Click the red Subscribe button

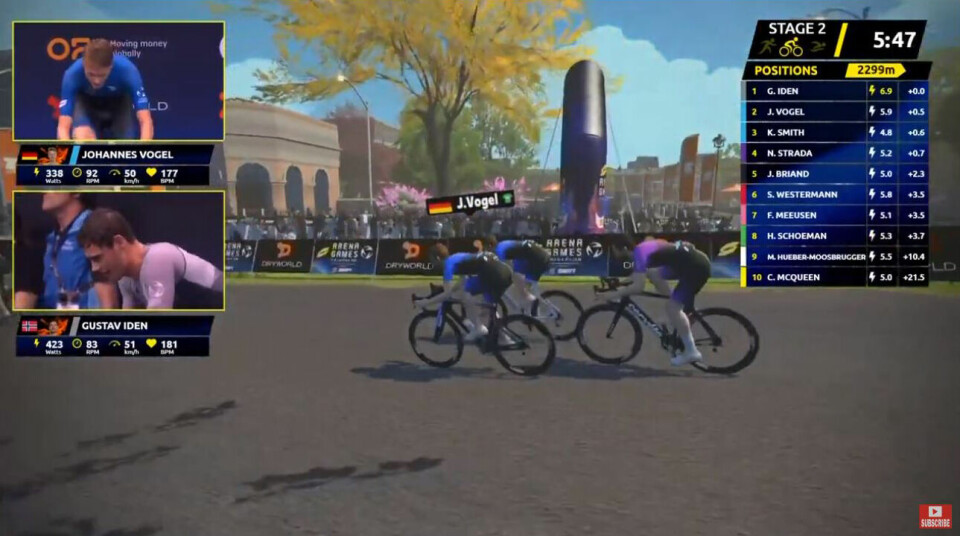tap(935, 516)
